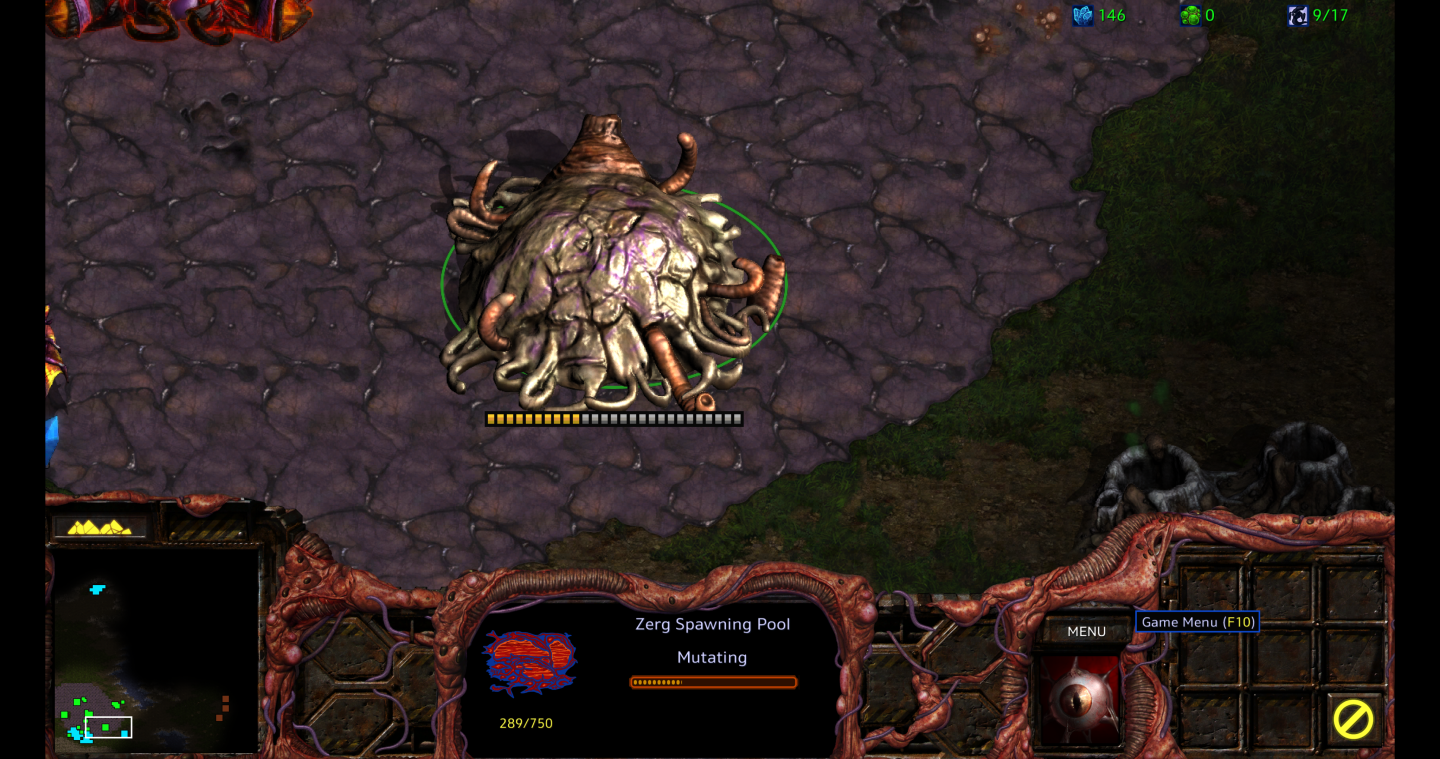This screenshot has height=759, width=1440.
Task: Select the Cancel construction icon in the command card
Action: (1355, 720)
